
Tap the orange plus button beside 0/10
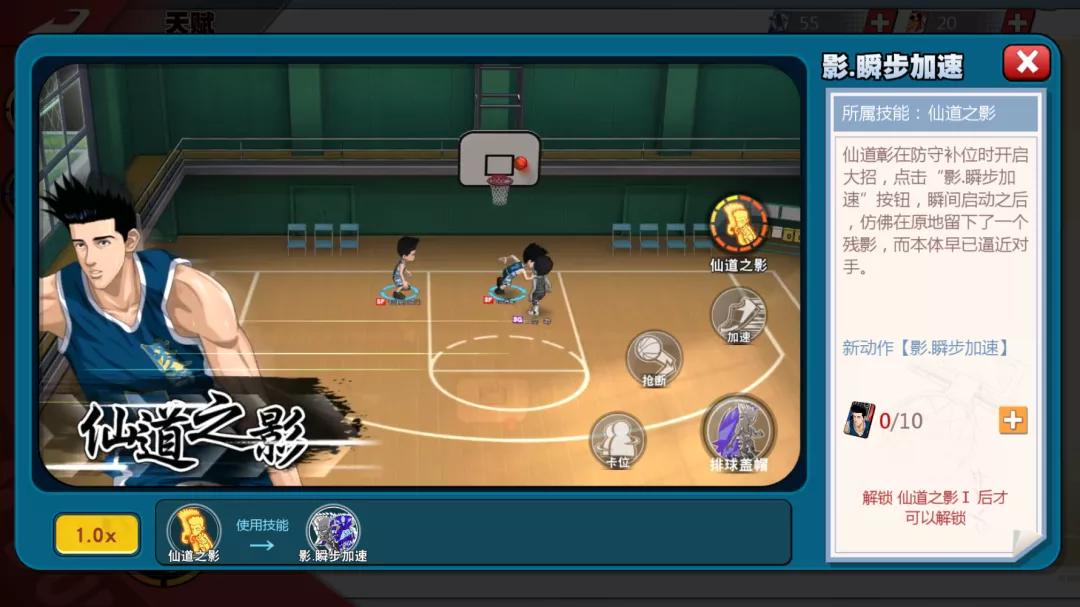tap(1013, 420)
